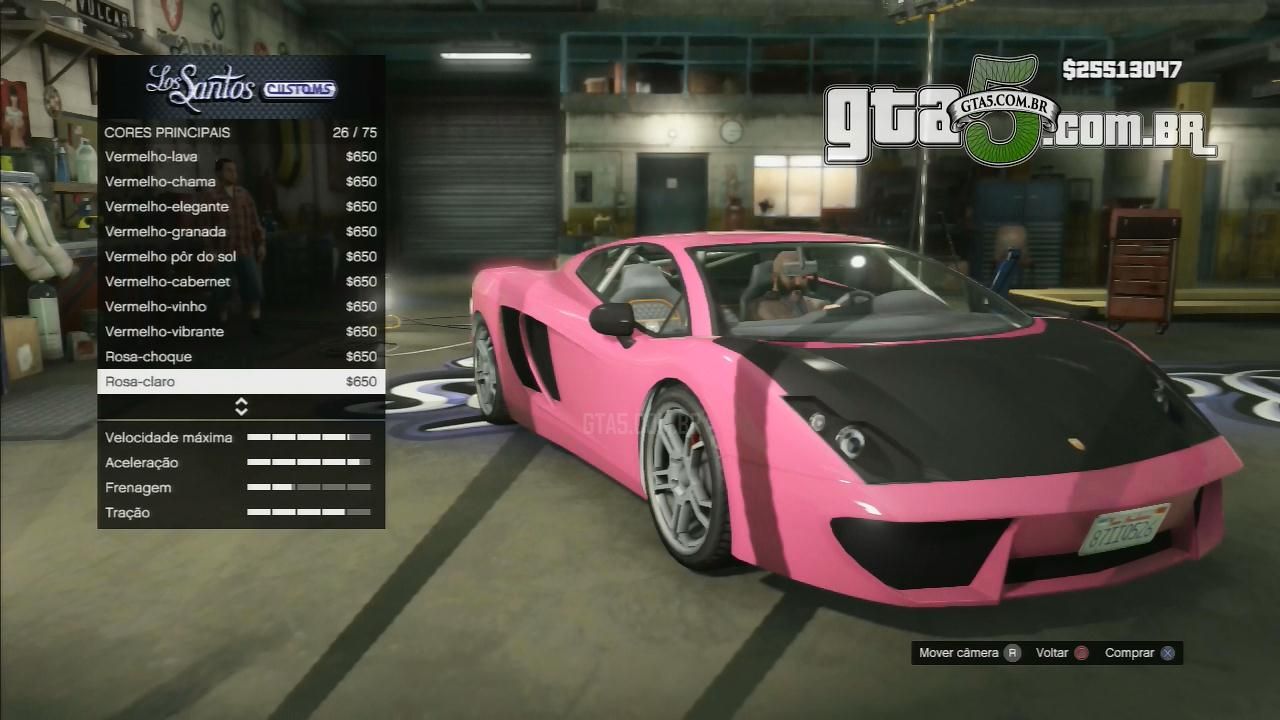Screen dimensions: 1280x720
Task: Pick Vermelho-vinho from the list
Action: pos(240,307)
